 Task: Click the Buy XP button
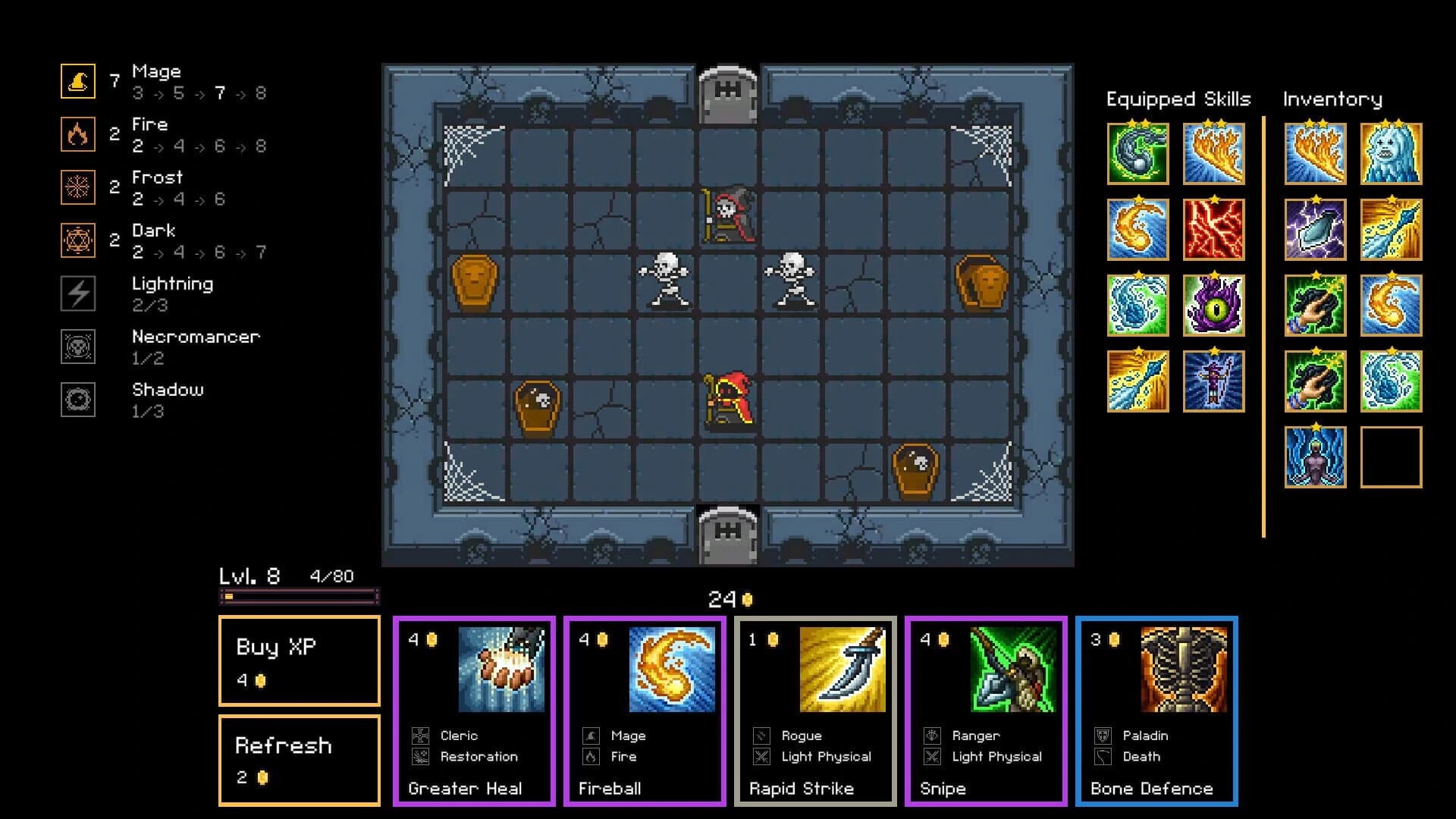[x=299, y=661]
